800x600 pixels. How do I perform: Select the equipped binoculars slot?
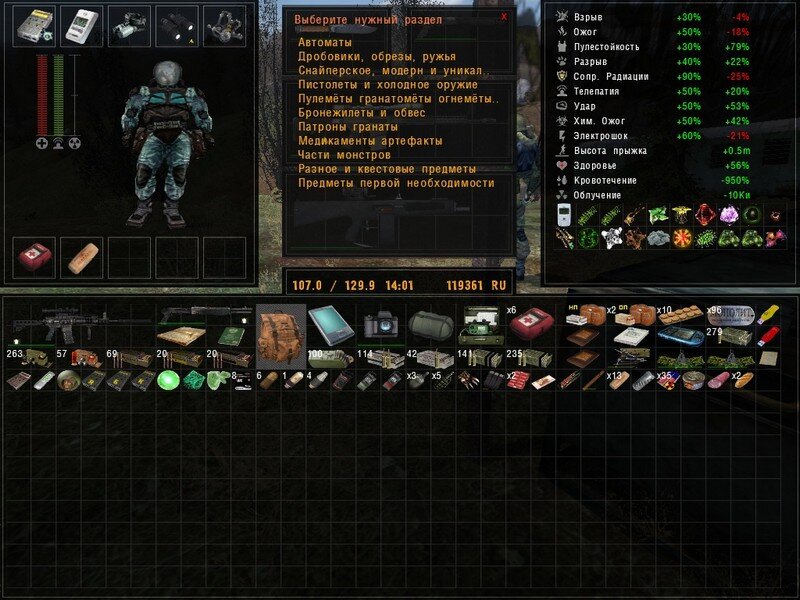coord(177,26)
